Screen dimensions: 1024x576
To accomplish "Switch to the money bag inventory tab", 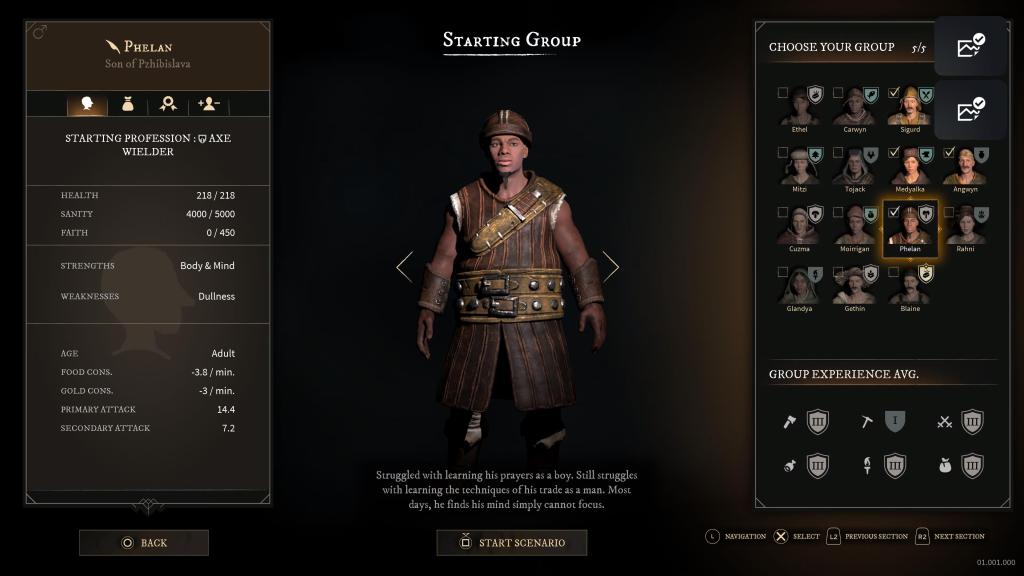I will (x=128, y=104).
